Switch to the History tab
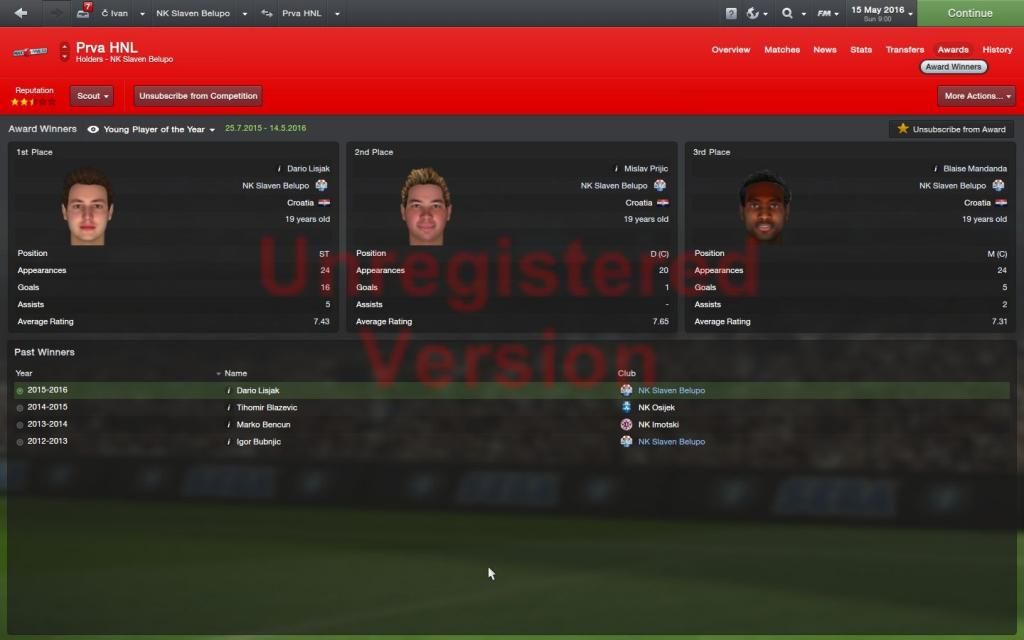The width and height of the screenshot is (1024, 640). 997,49
